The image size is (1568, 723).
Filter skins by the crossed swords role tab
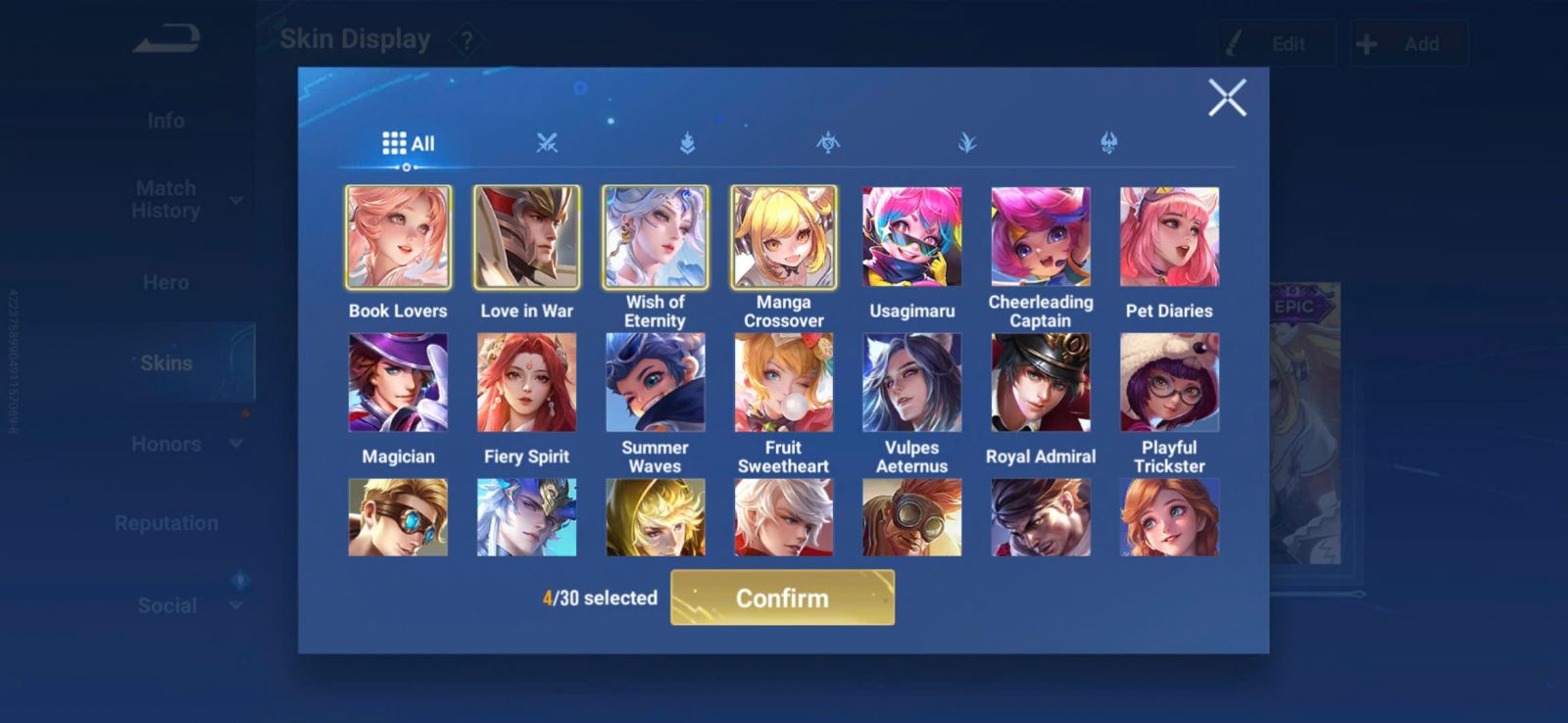[547, 143]
